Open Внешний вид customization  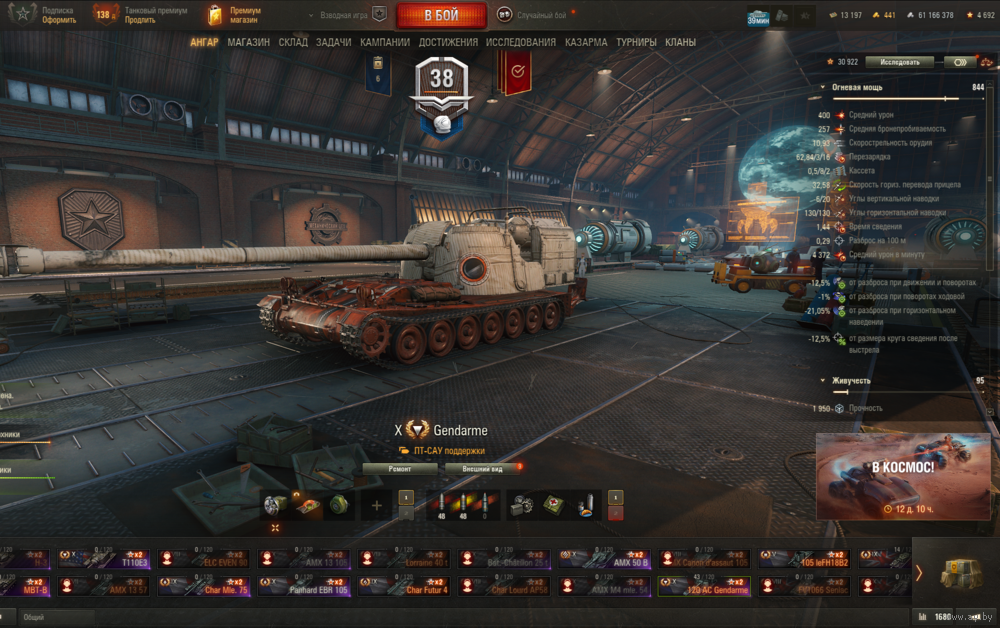pos(482,468)
